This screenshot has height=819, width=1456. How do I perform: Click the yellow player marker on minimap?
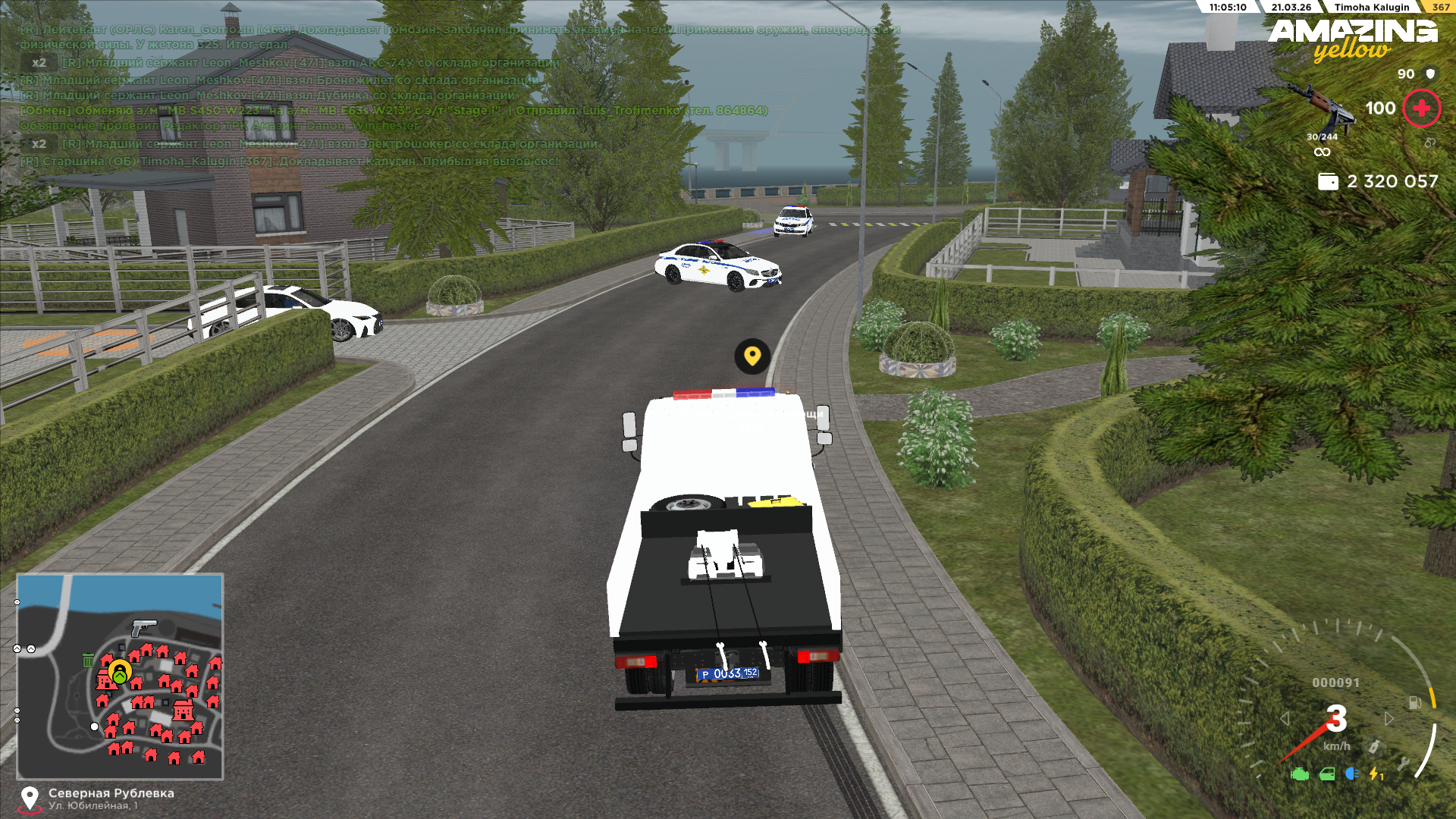[120, 671]
